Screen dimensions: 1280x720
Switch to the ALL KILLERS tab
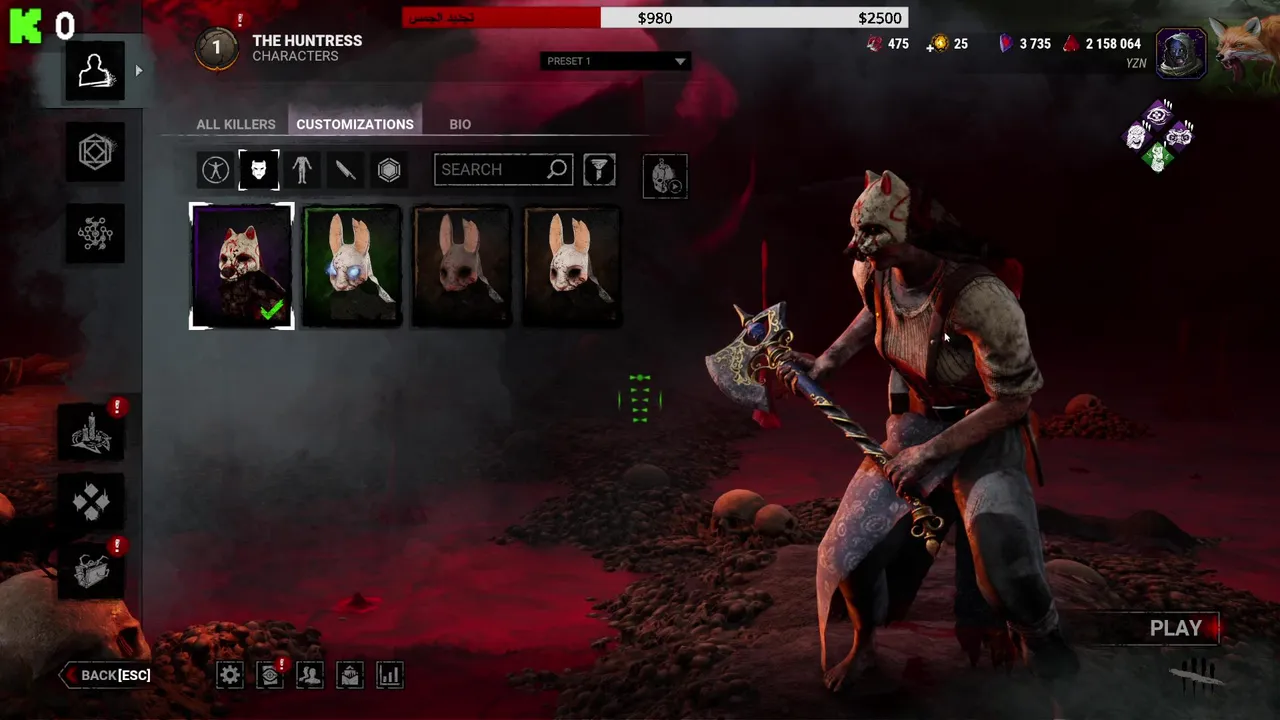(236, 124)
